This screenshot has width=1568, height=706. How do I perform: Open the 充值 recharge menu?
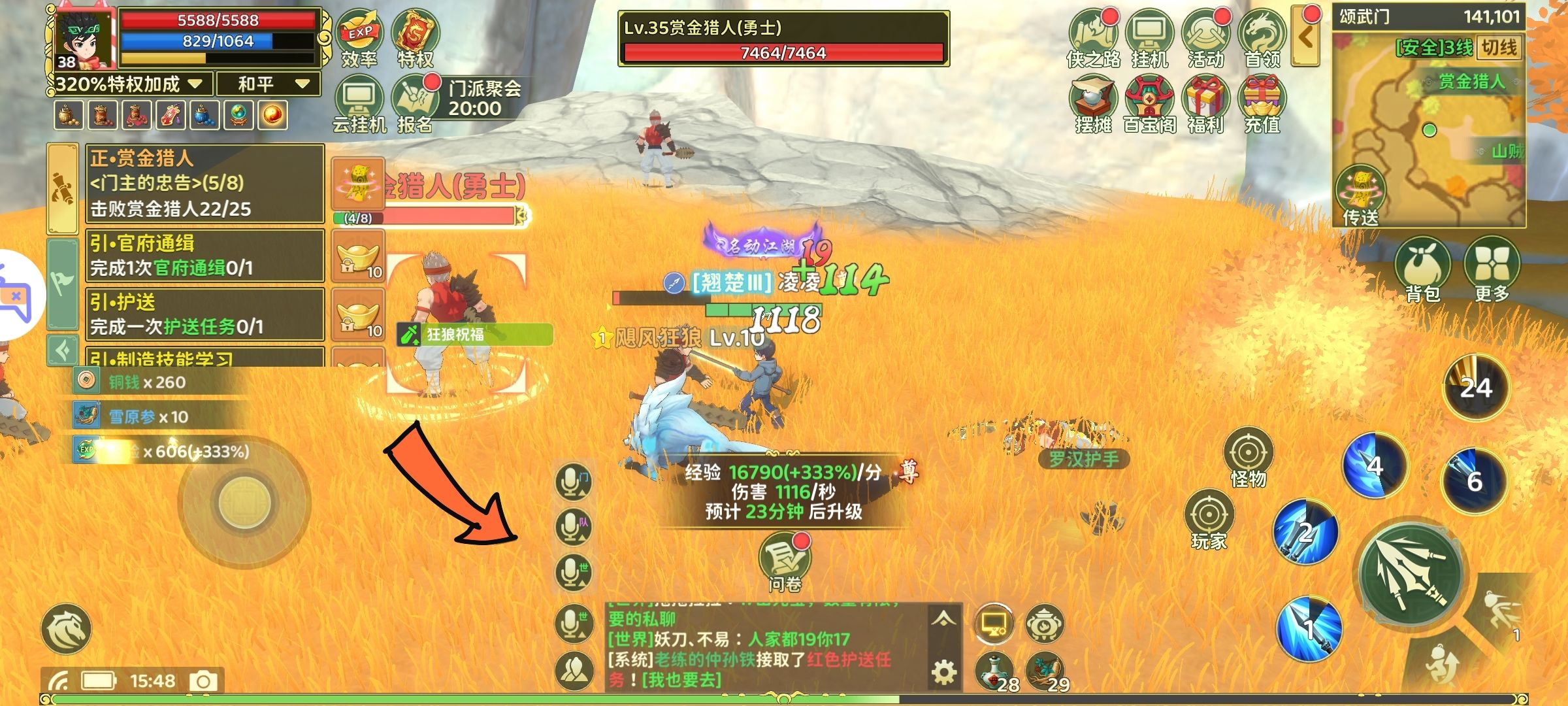point(1262,103)
